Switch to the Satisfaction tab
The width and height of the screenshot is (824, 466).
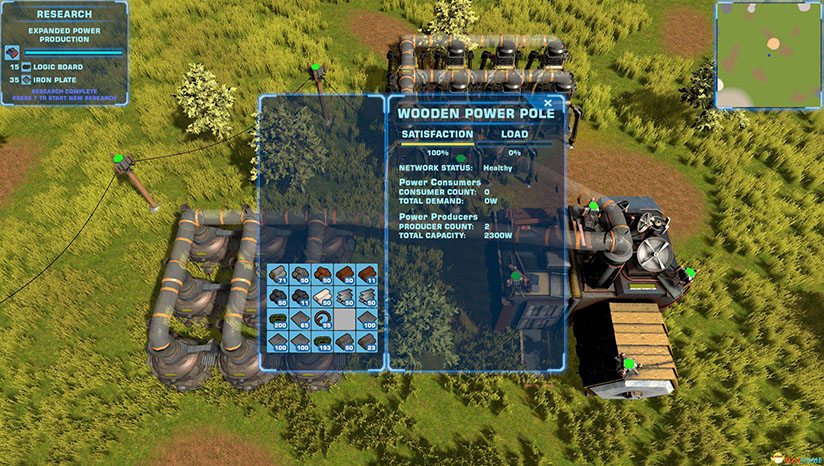[437, 134]
